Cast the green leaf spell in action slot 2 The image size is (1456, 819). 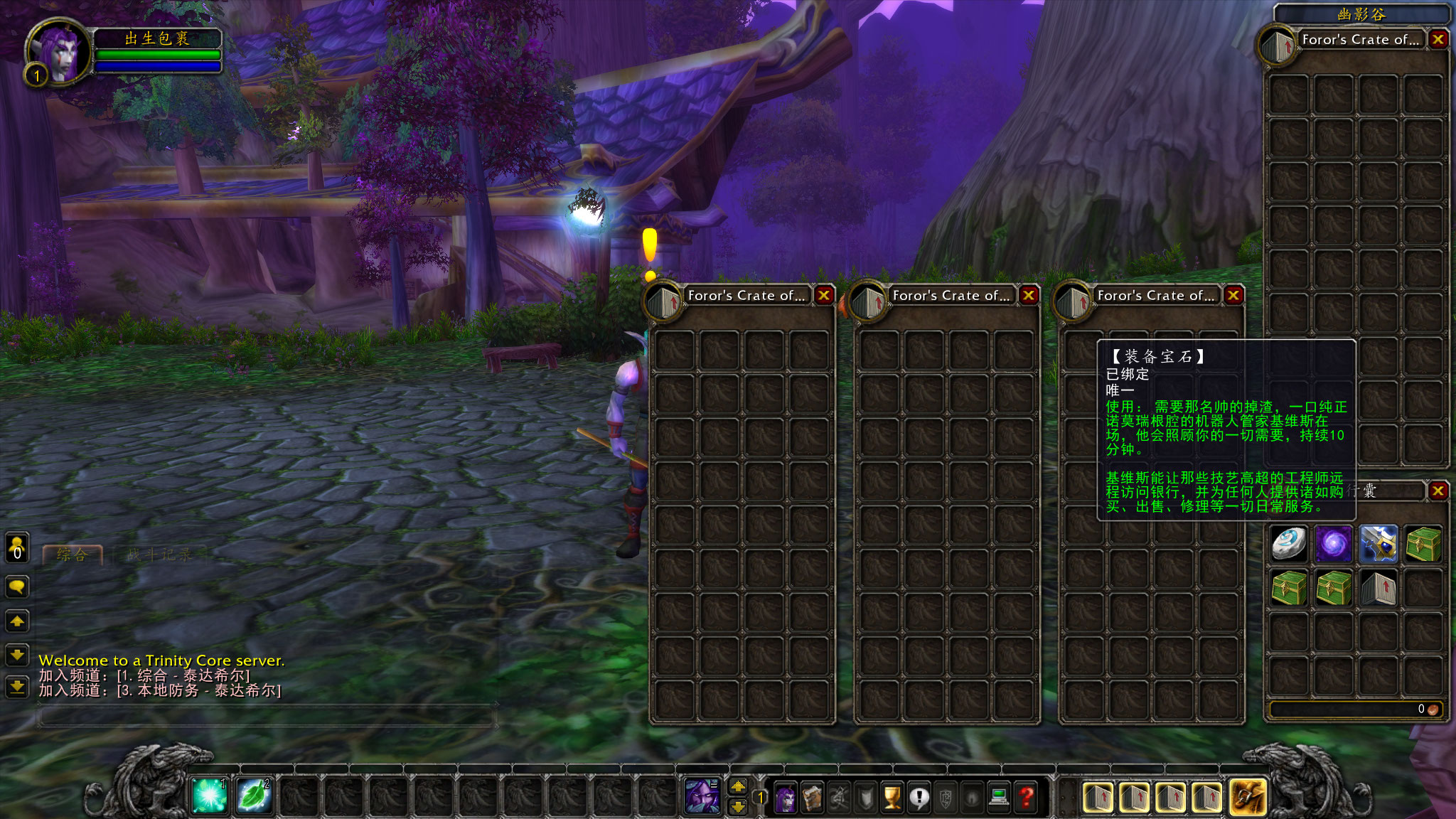pyautogui.click(x=254, y=796)
